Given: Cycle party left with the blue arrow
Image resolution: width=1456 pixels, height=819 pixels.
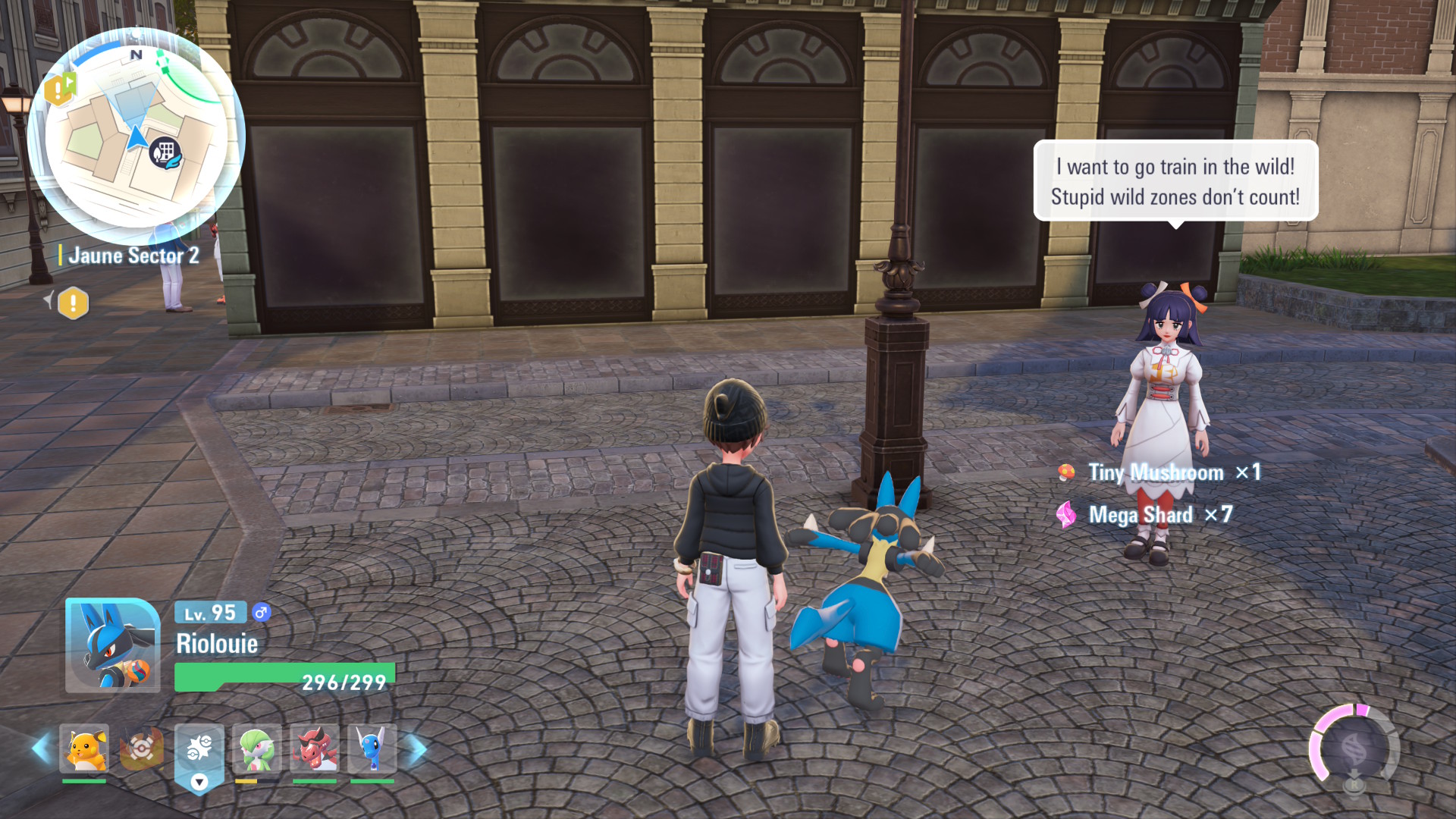Looking at the screenshot, I should click(x=41, y=748).
